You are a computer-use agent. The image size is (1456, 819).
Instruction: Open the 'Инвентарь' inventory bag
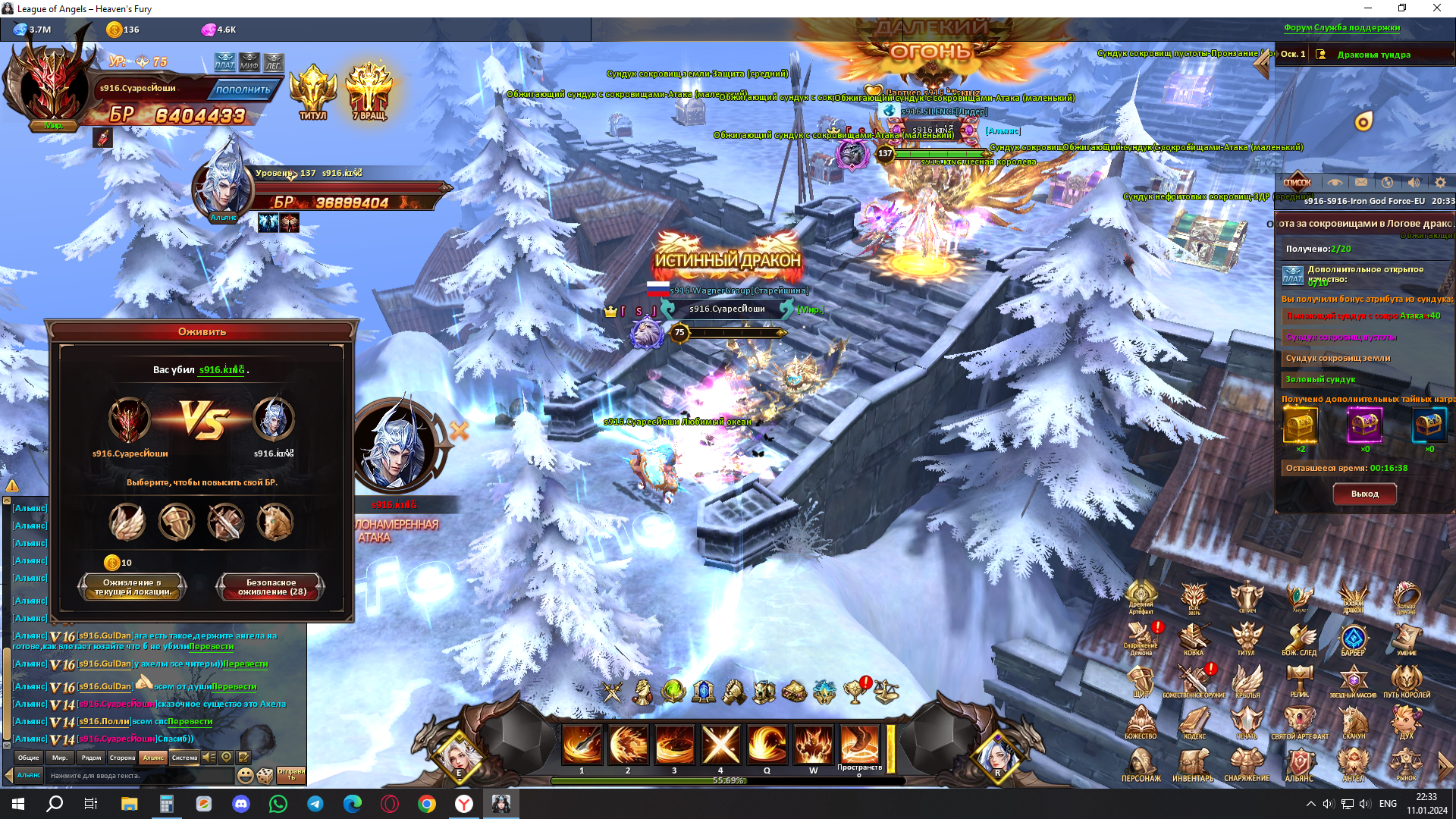pyautogui.click(x=1193, y=764)
